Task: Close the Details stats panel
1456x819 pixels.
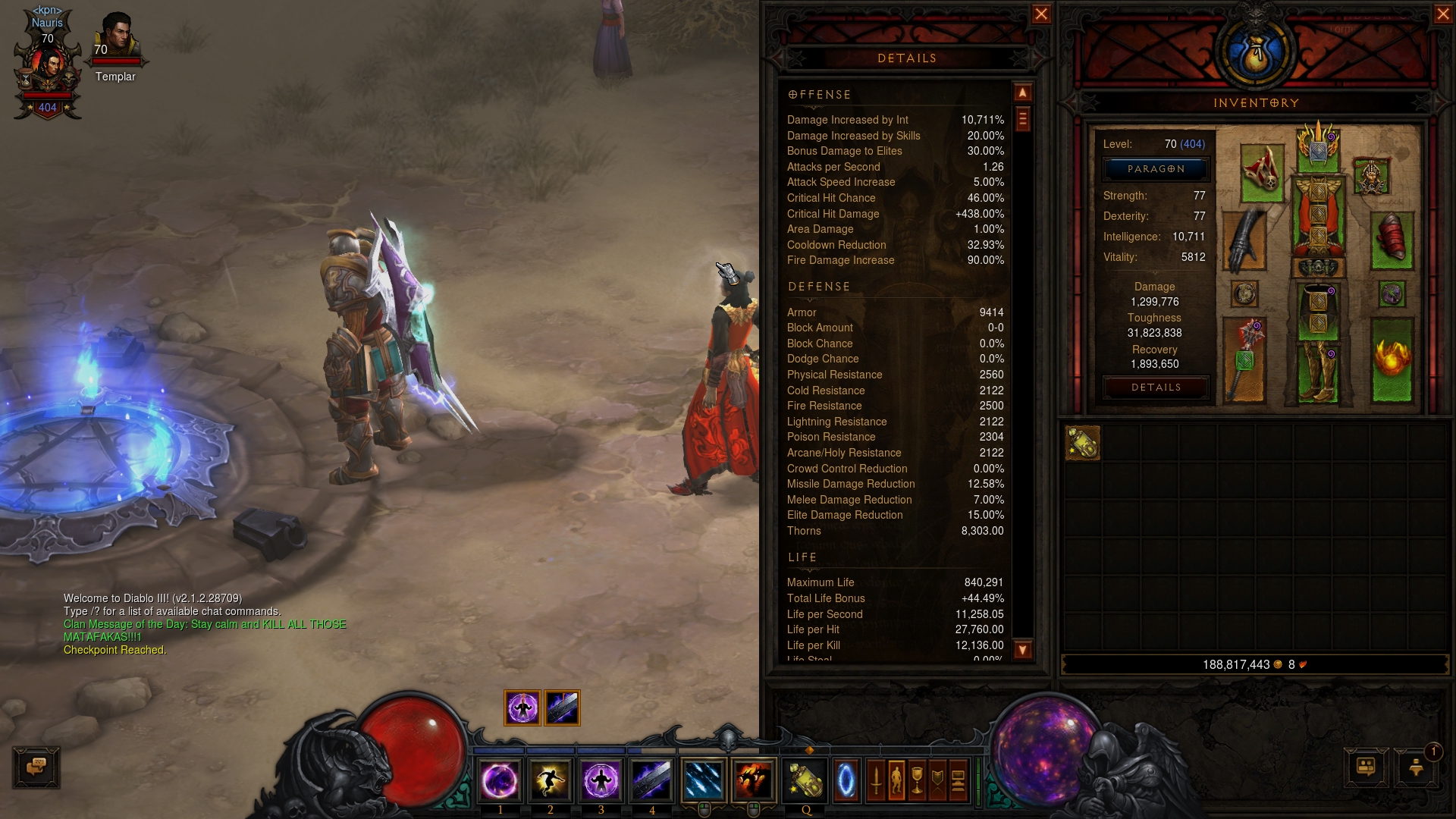Action: click(x=1041, y=14)
